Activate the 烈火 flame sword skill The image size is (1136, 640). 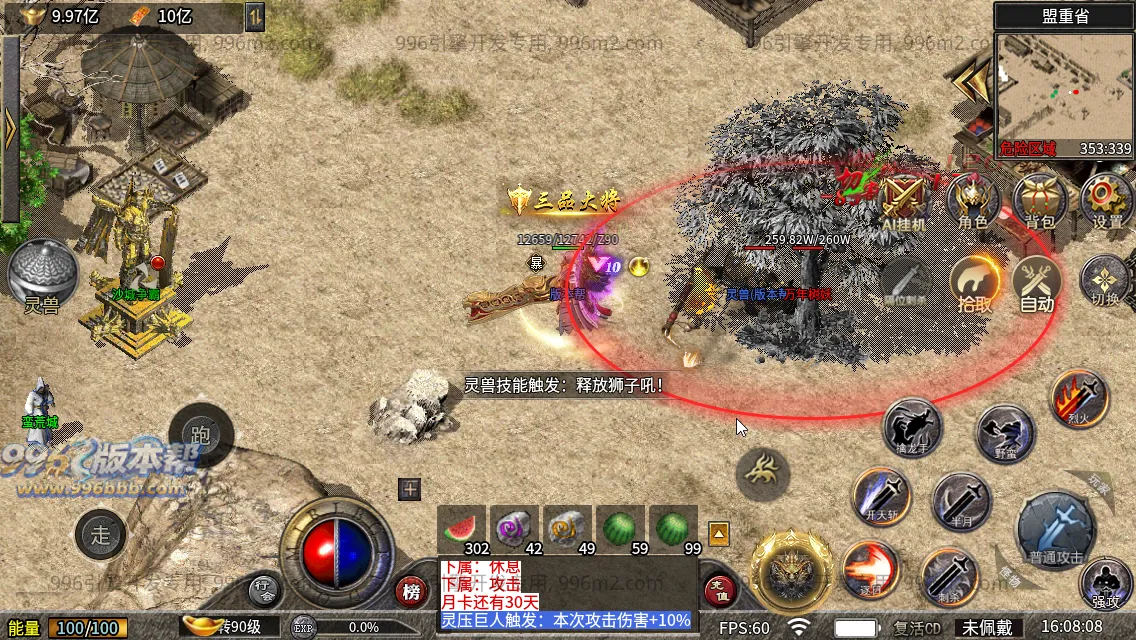tap(1080, 399)
